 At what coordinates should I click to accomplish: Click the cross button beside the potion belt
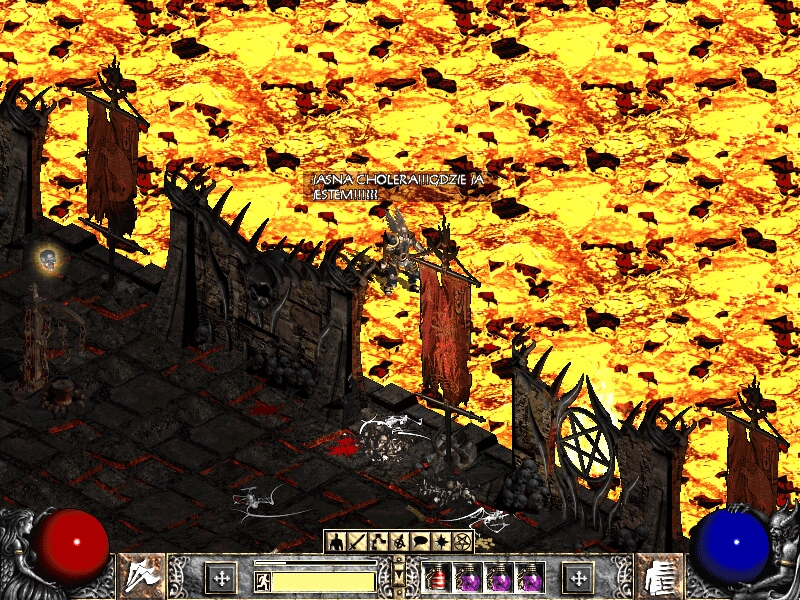click(x=578, y=577)
